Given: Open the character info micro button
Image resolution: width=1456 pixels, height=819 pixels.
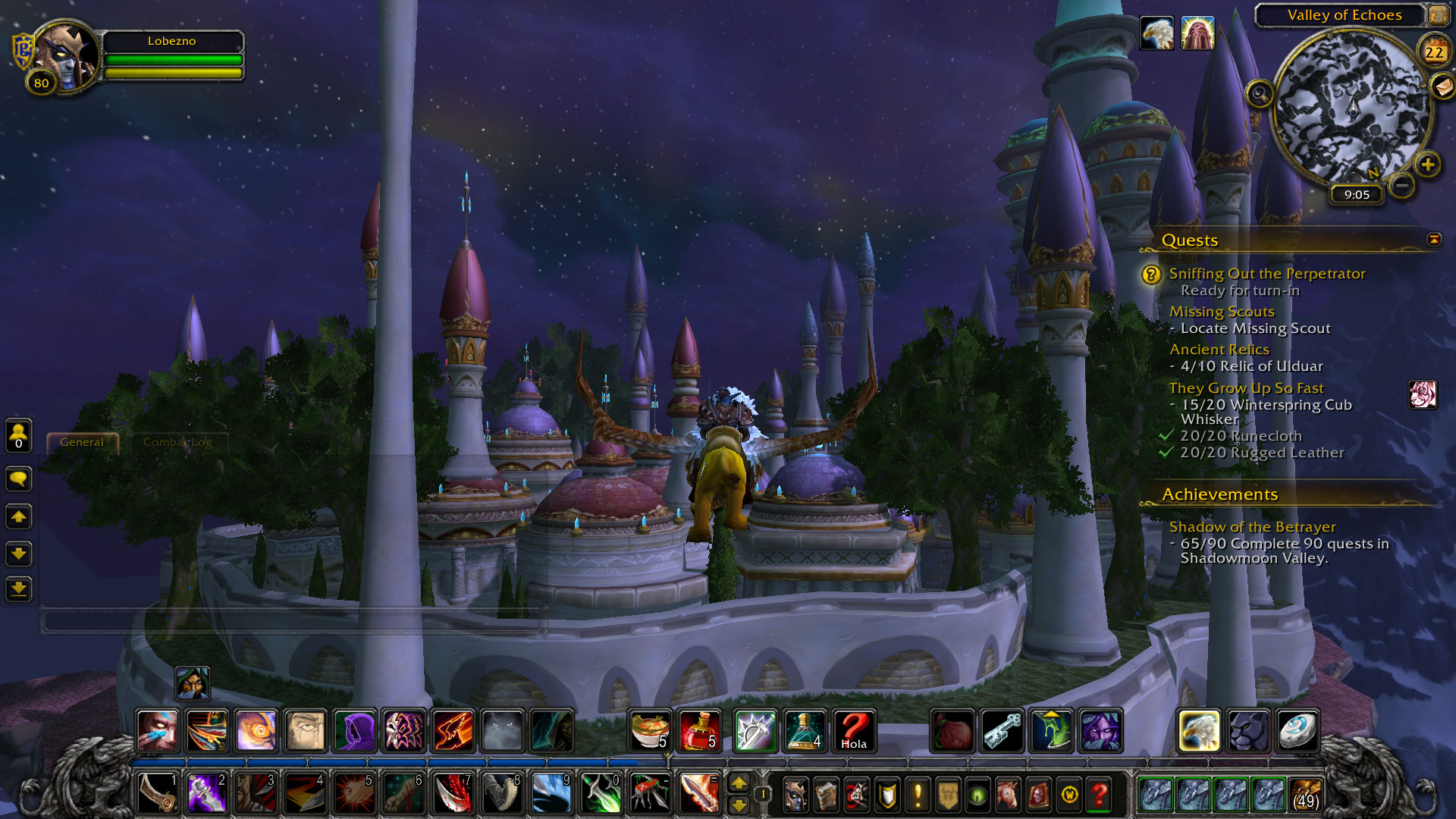Looking at the screenshot, I should (795, 795).
